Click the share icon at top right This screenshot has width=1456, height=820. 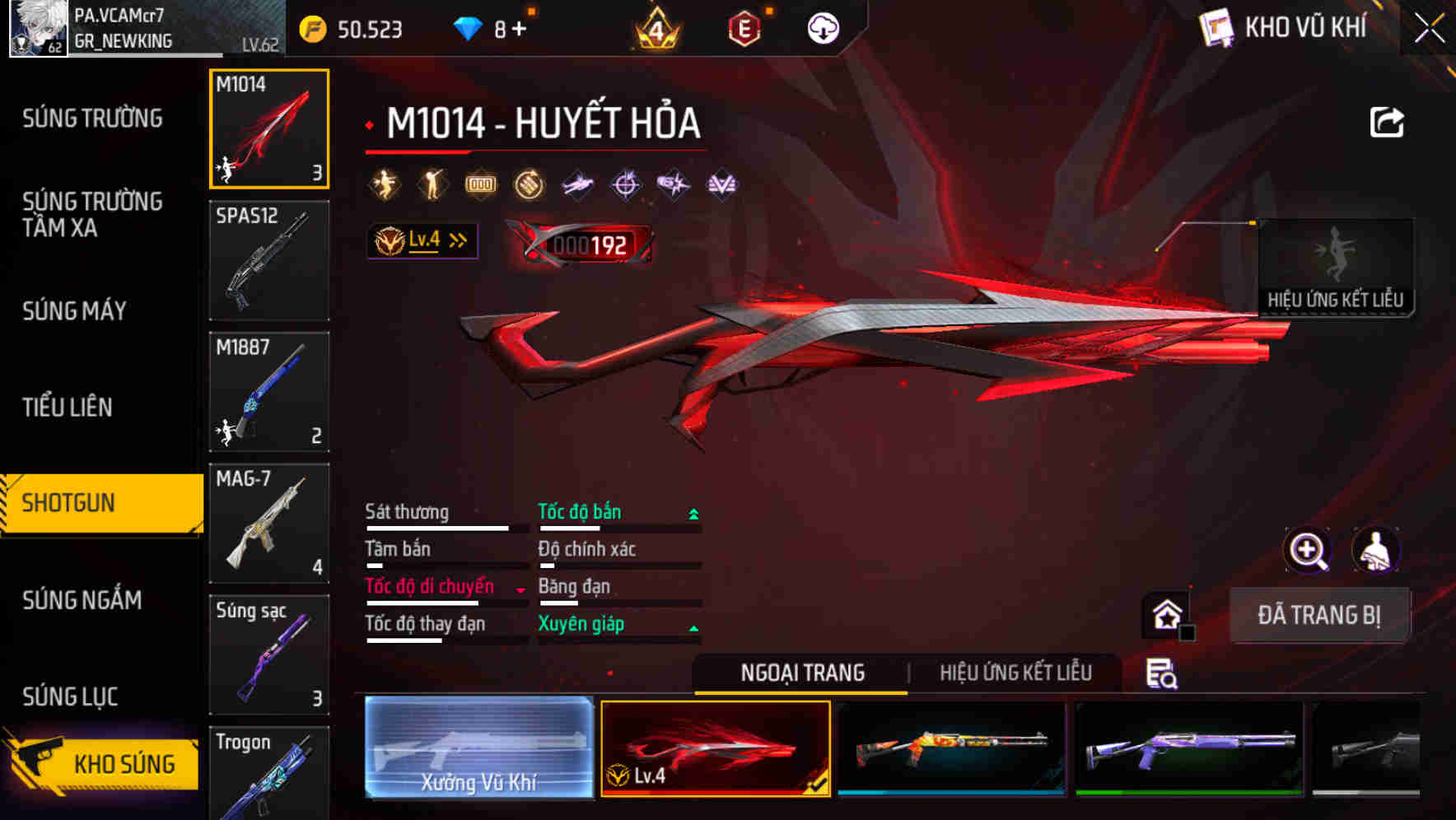(1387, 122)
